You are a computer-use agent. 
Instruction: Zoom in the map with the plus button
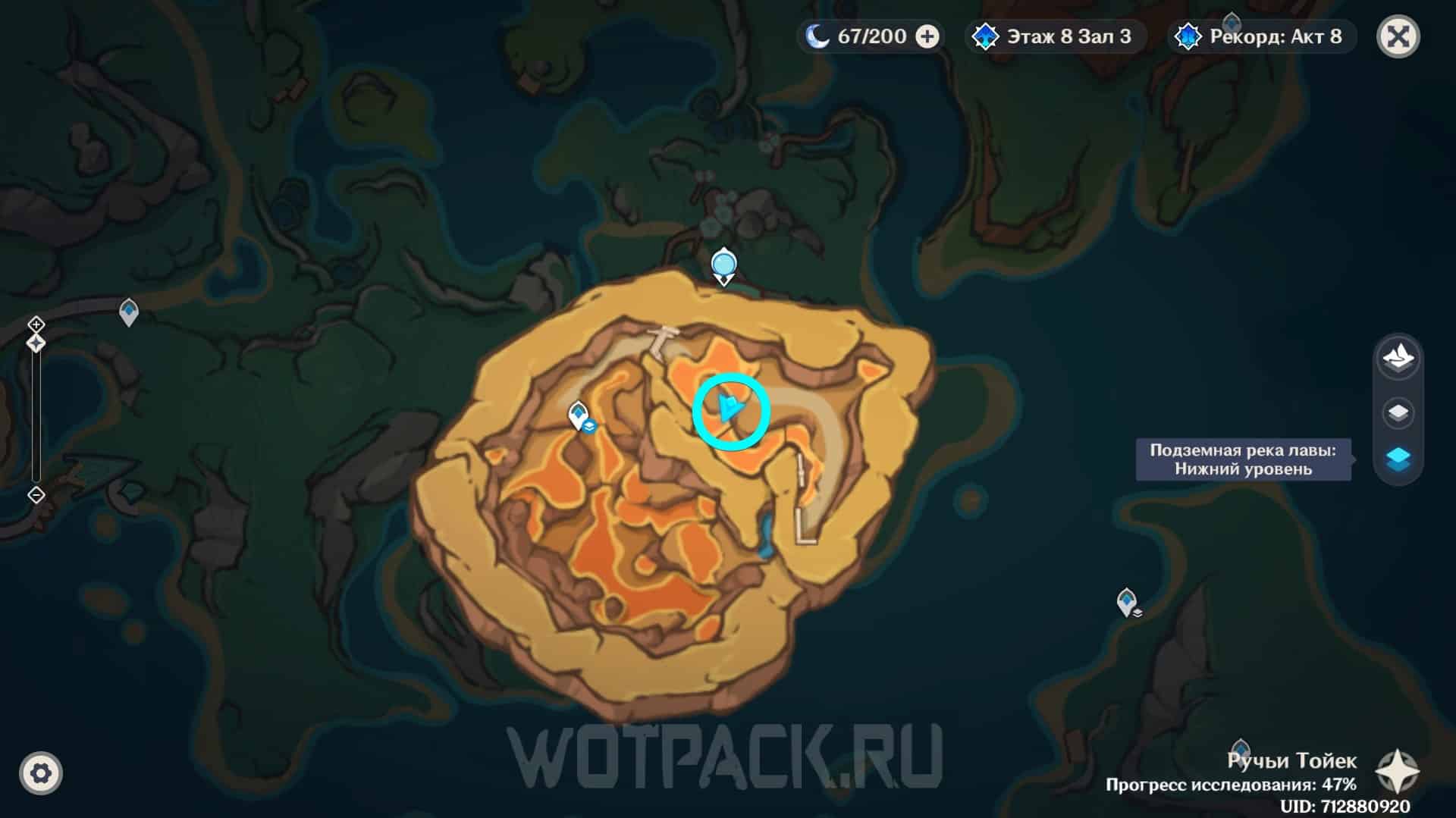(36, 324)
